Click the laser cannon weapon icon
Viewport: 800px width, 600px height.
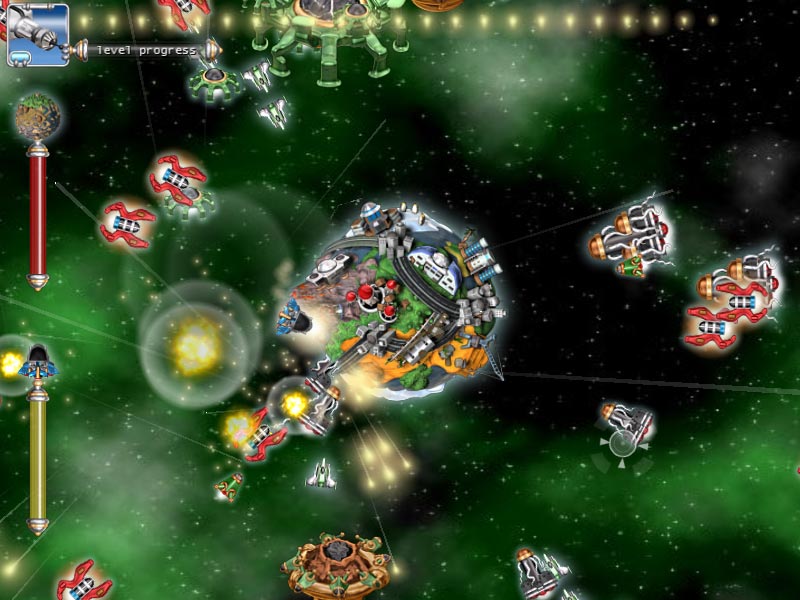(37, 33)
